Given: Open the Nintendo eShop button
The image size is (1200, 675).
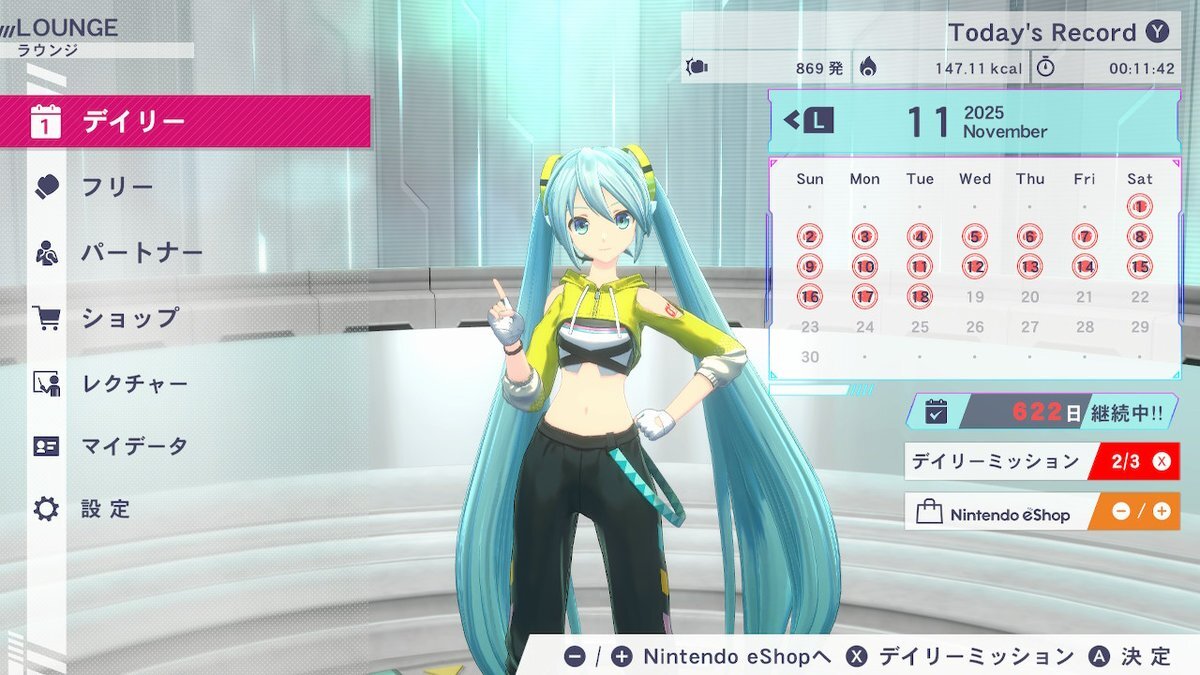Looking at the screenshot, I should 1041,513.
